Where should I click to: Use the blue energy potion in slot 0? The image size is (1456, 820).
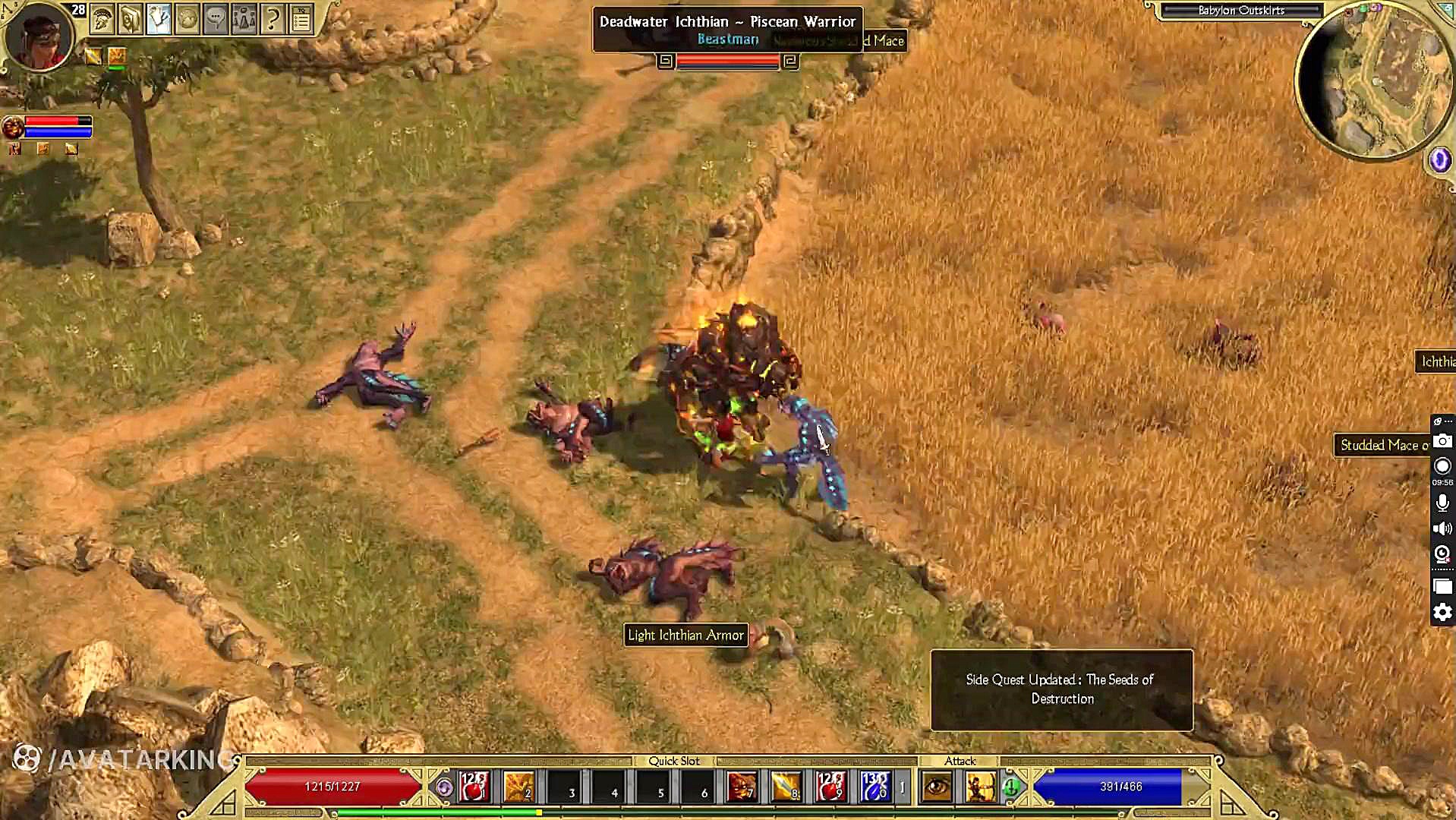point(875,787)
